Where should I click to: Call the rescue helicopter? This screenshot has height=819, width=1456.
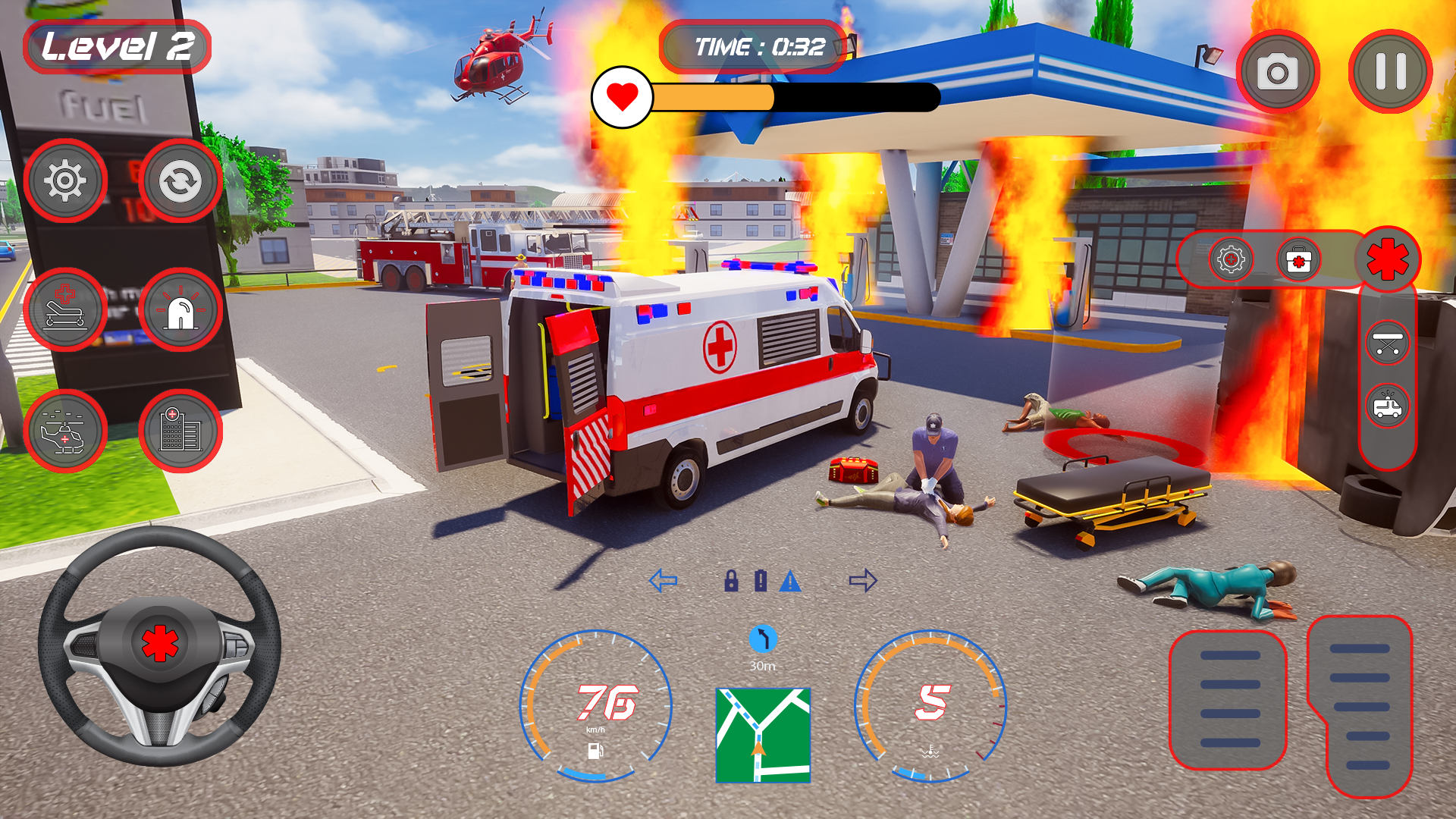point(65,431)
